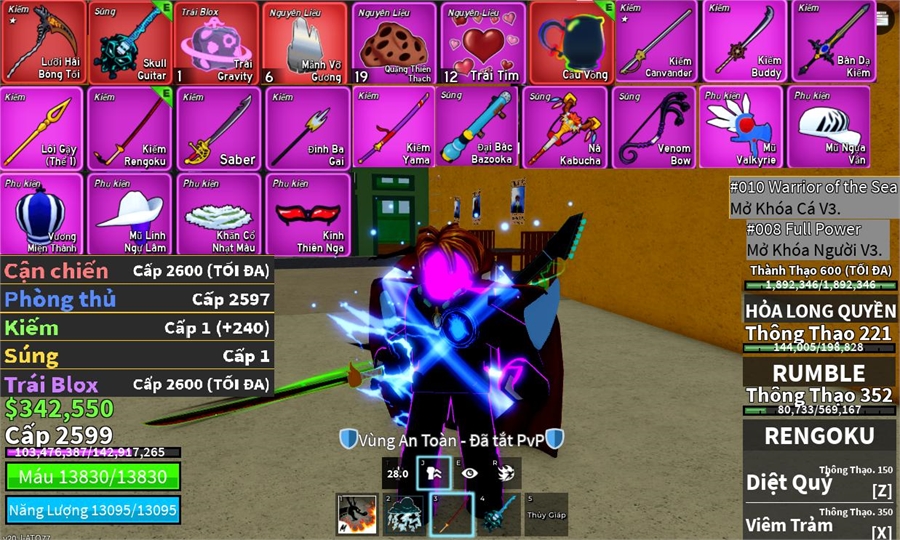Select the dragon fighting style hotbar slot
This screenshot has height=540, width=900.
pyautogui.click(x=356, y=514)
